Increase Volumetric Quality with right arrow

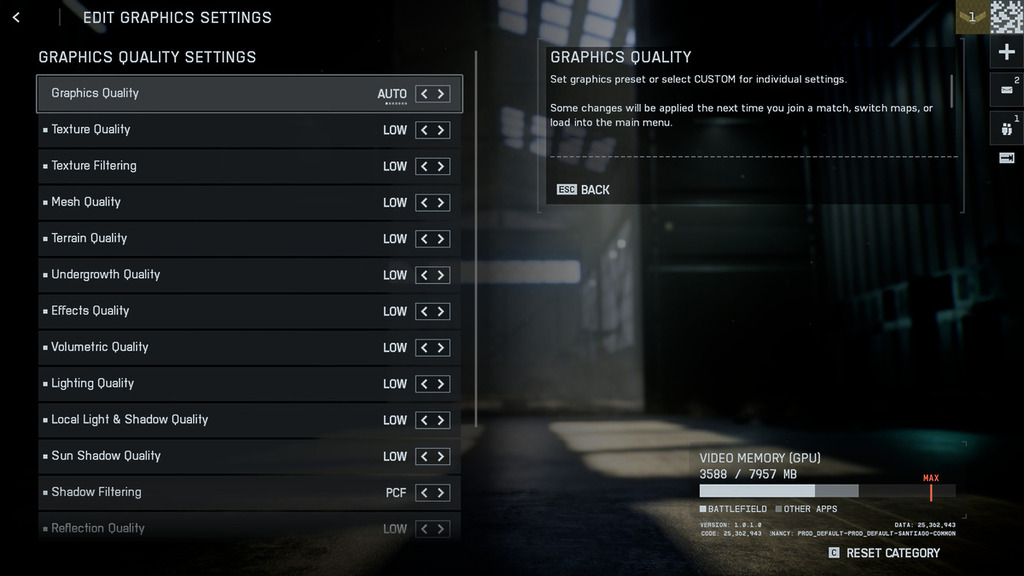coord(441,348)
